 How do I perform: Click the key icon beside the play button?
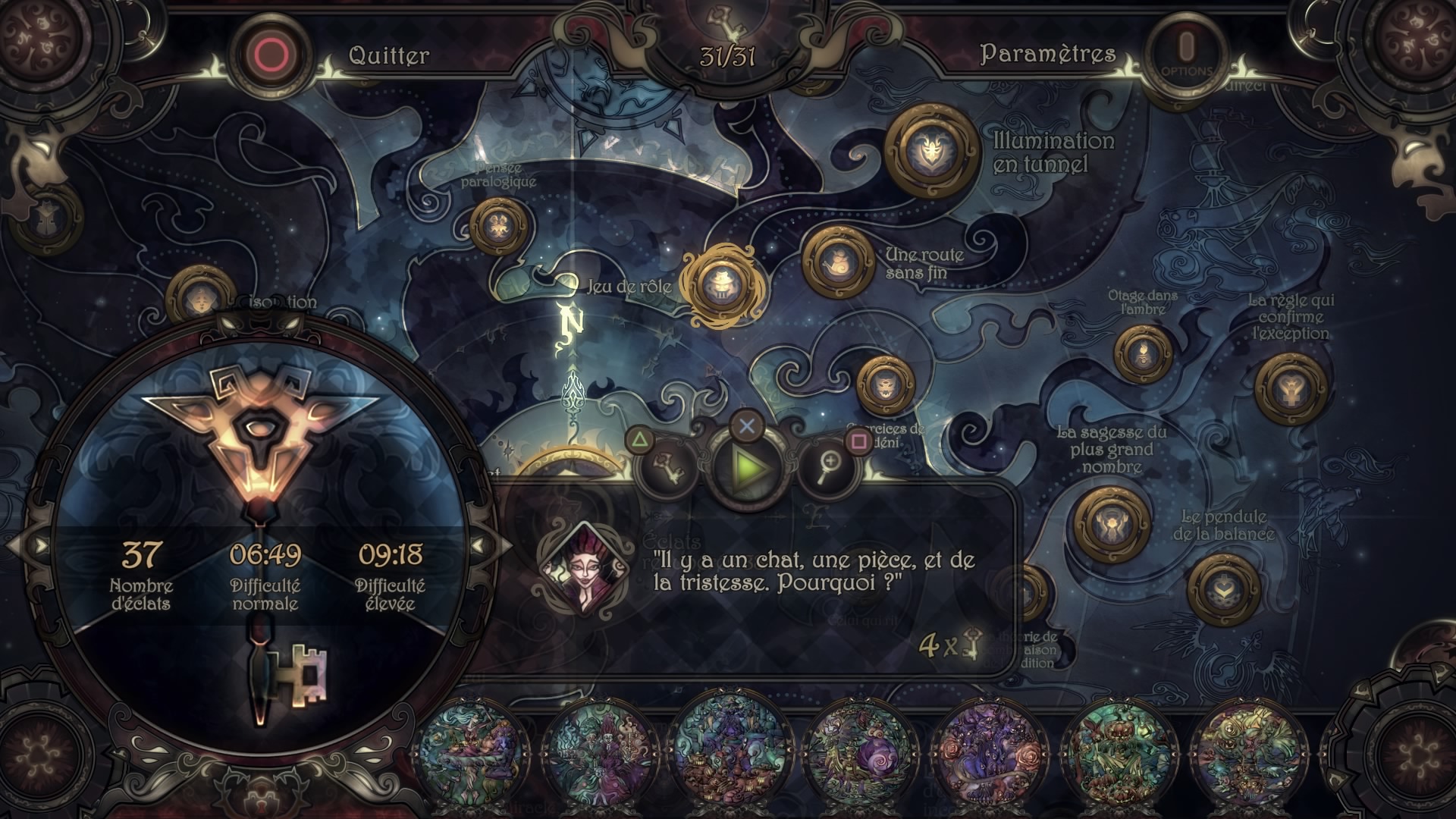coord(669,467)
